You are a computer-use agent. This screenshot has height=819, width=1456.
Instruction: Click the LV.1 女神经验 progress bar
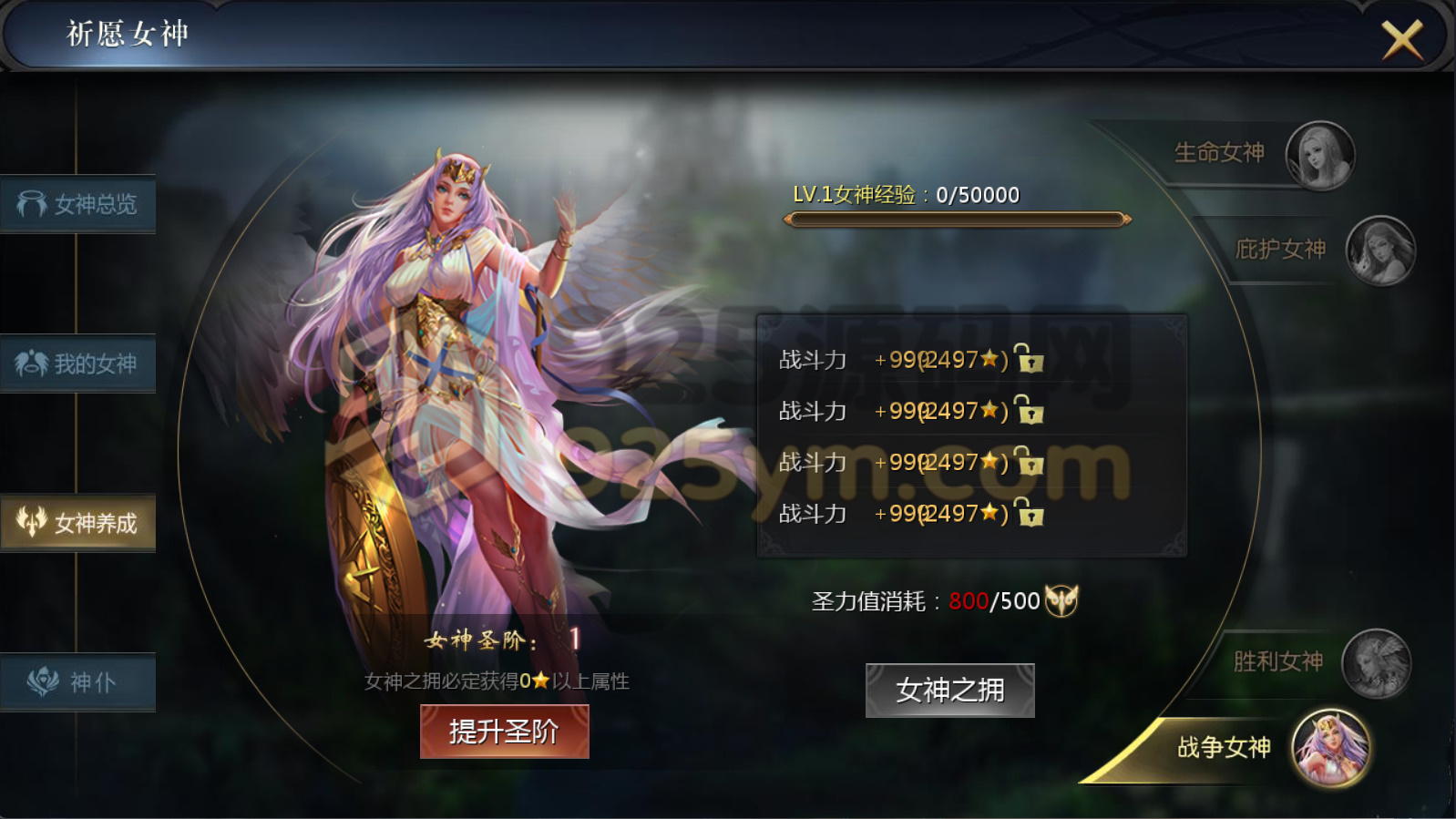click(x=956, y=220)
